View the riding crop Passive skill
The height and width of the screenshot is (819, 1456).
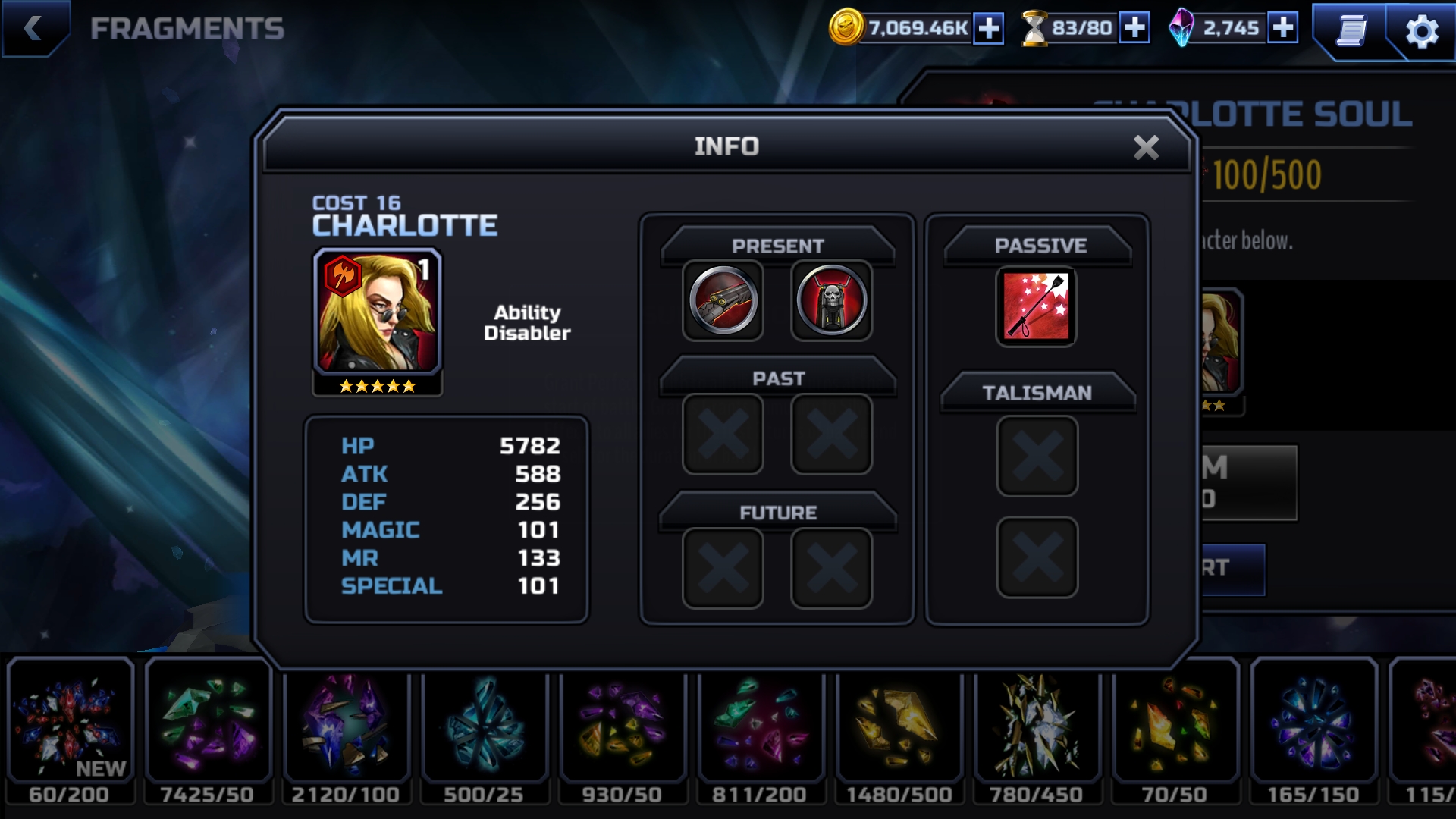[1036, 306]
